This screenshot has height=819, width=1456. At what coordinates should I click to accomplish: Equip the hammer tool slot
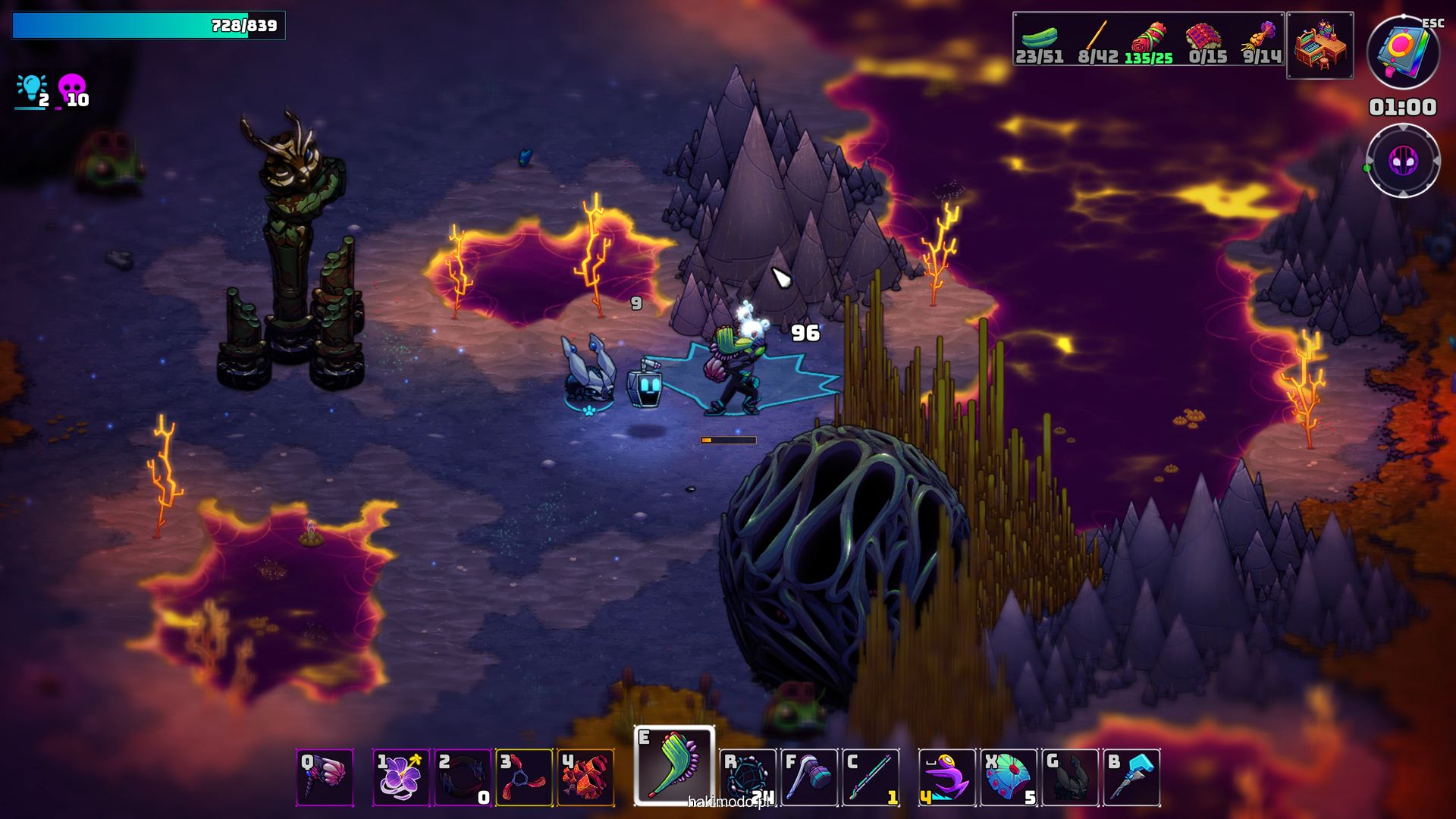[x=809, y=777]
